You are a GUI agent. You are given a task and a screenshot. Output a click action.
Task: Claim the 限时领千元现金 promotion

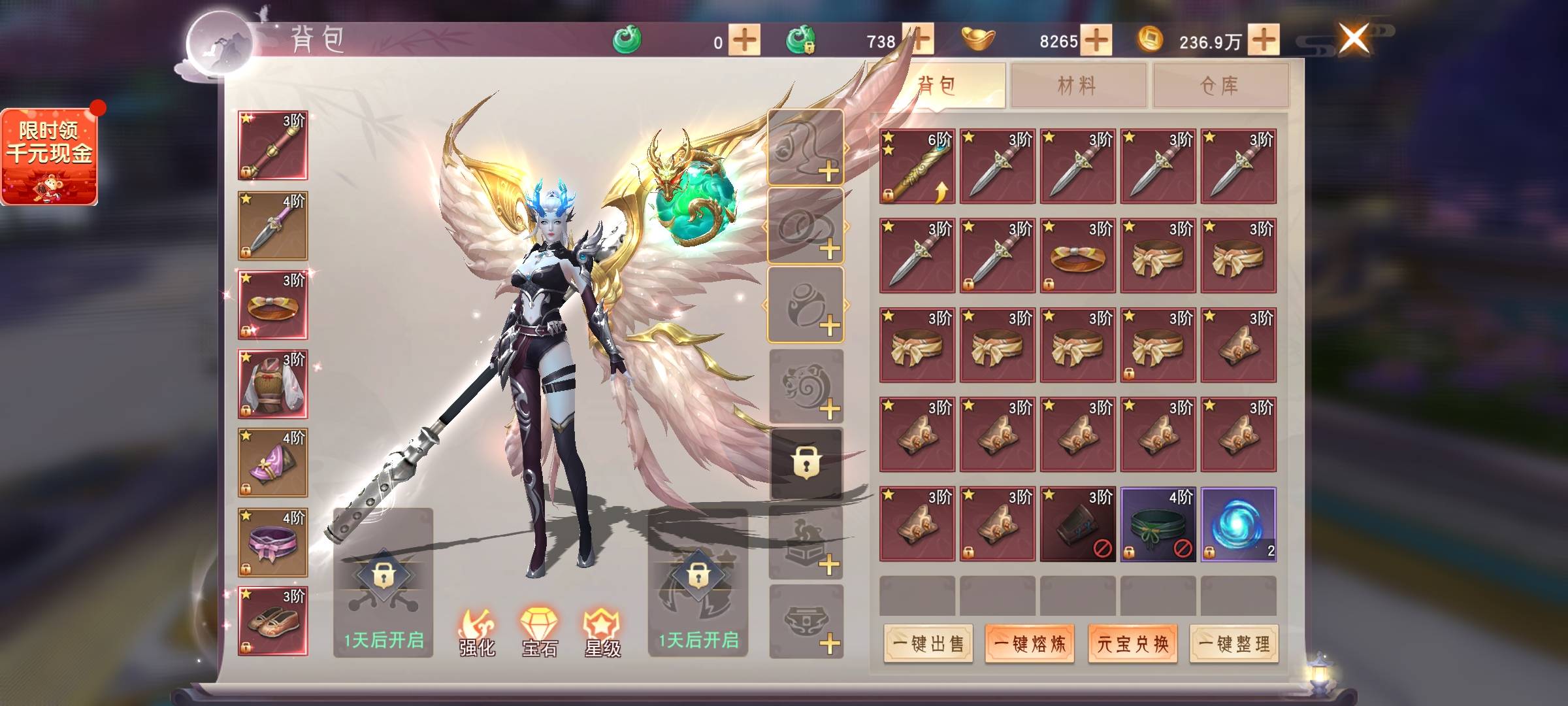pyautogui.click(x=50, y=157)
